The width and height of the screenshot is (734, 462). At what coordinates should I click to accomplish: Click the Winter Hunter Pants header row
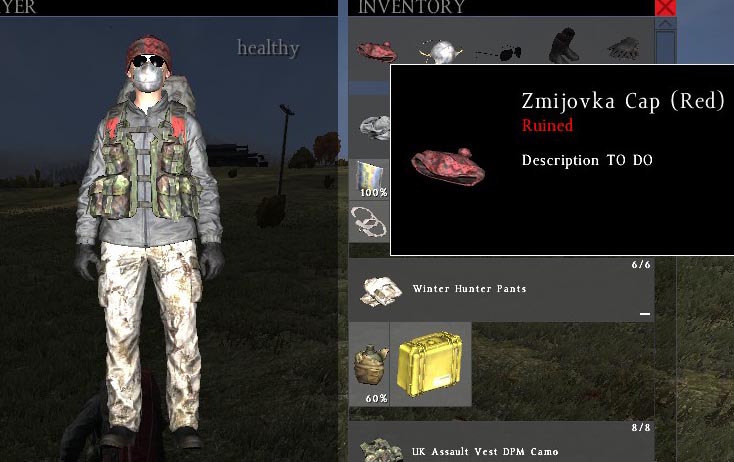[x=500, y=290]
